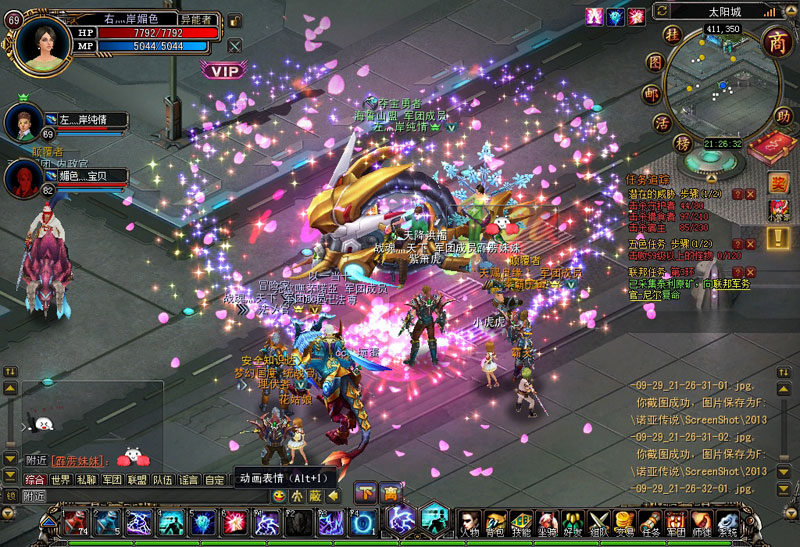The width and height of the screenshot is (800, 547).
Task: Open the 活 activities button
Action: click(x=662, y=123)
